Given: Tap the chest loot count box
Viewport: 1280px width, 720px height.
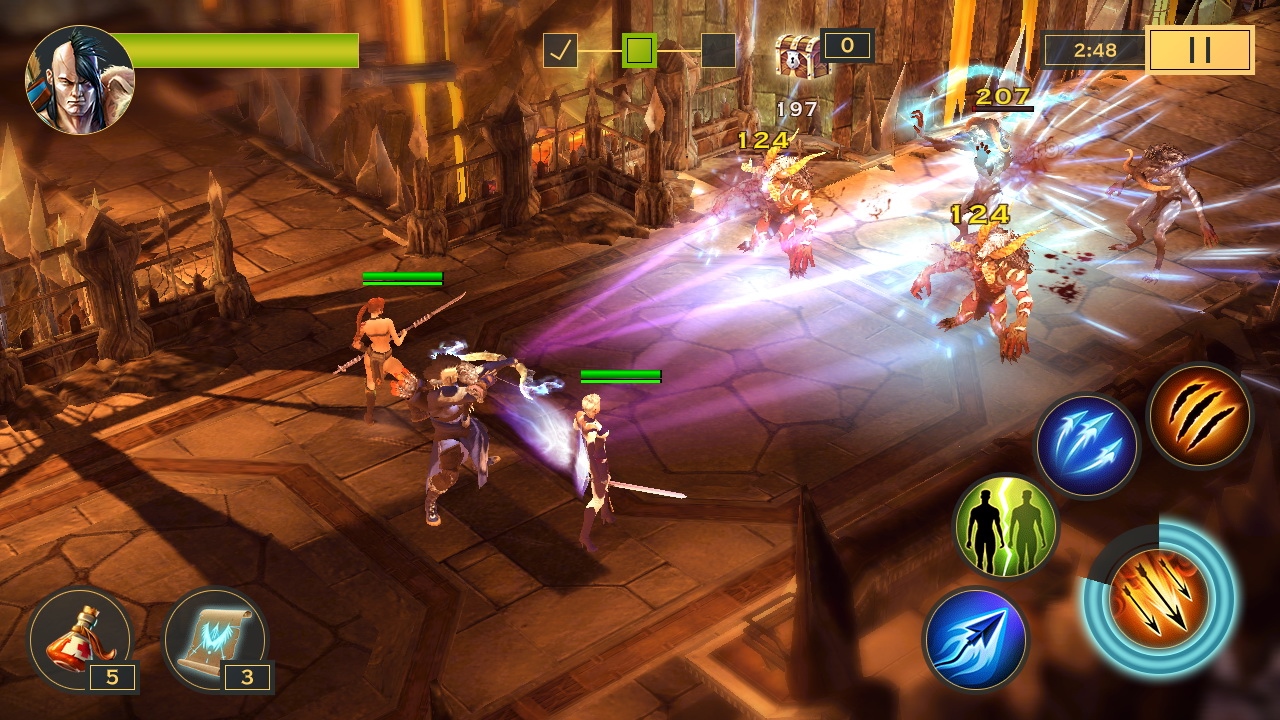Looking at the screenshot, I should (x=846, y=45).
